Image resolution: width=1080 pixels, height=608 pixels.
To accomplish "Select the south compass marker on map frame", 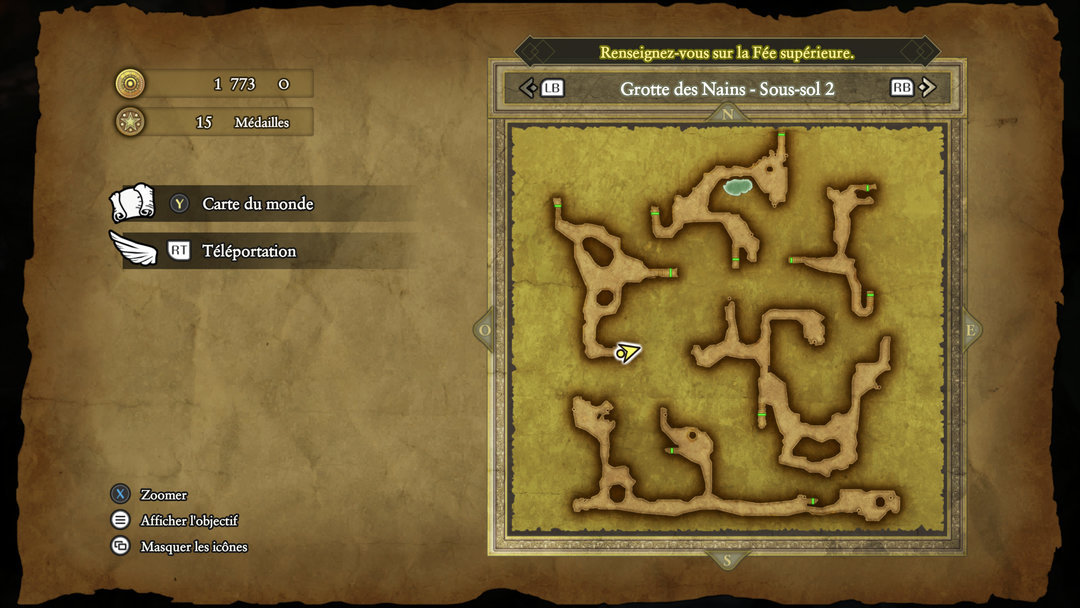I will pyautogui.click(x=727, y=560).
